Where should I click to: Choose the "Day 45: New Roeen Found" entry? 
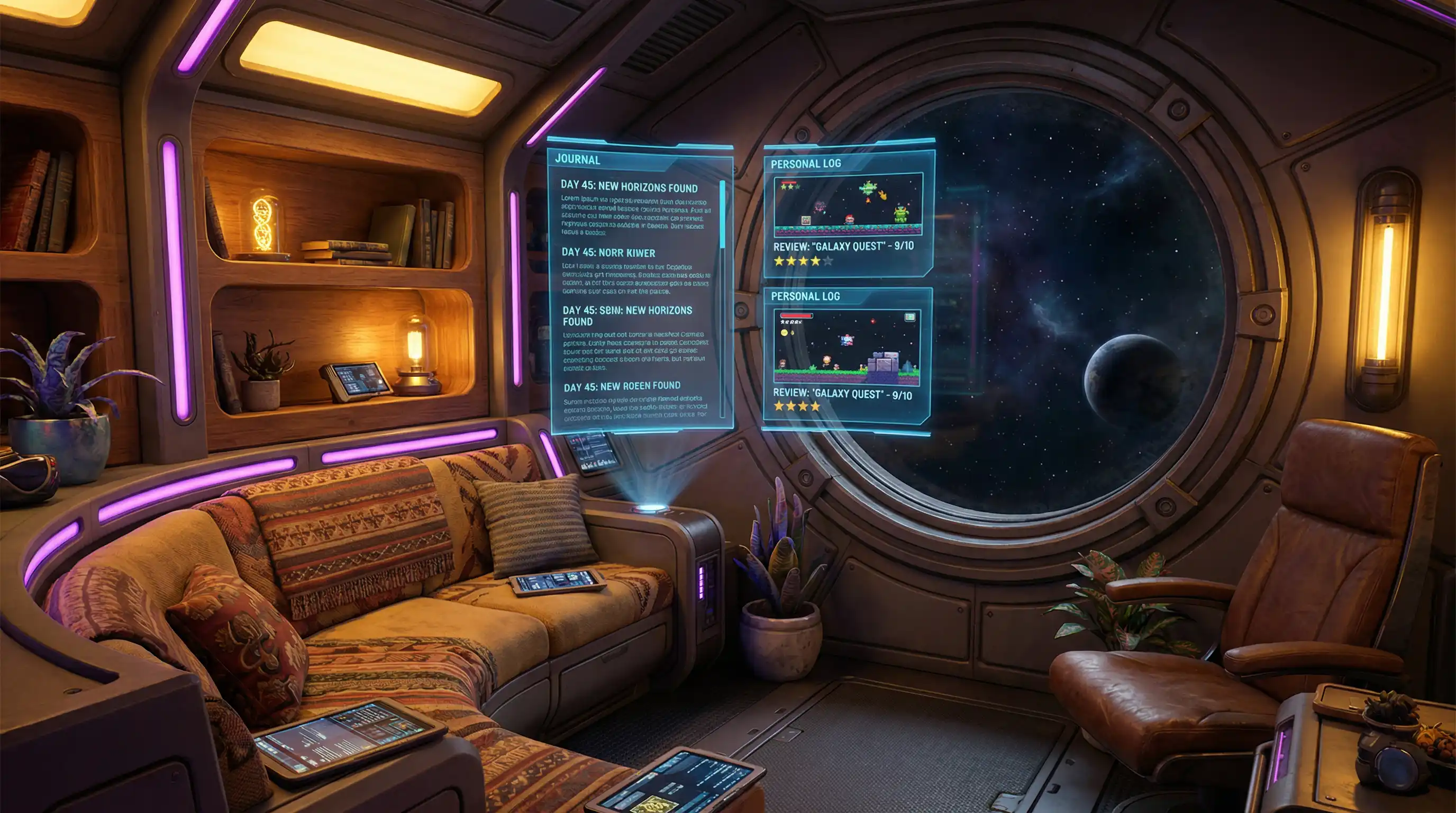click(x=622, y=386)
